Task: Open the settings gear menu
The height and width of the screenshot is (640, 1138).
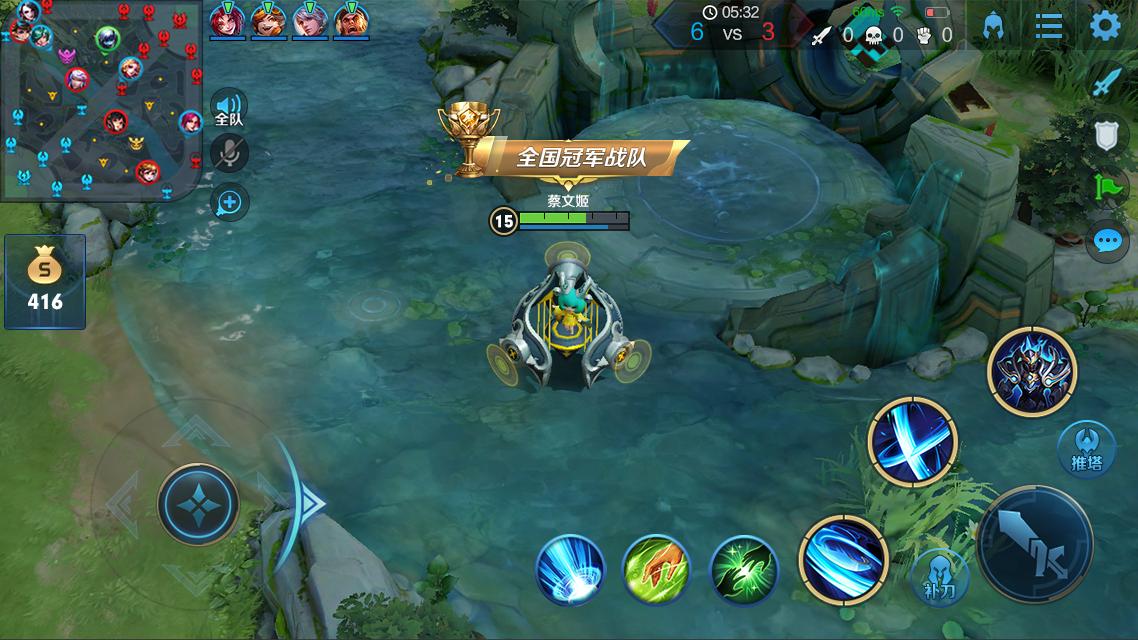Action: coord(1104,26)
